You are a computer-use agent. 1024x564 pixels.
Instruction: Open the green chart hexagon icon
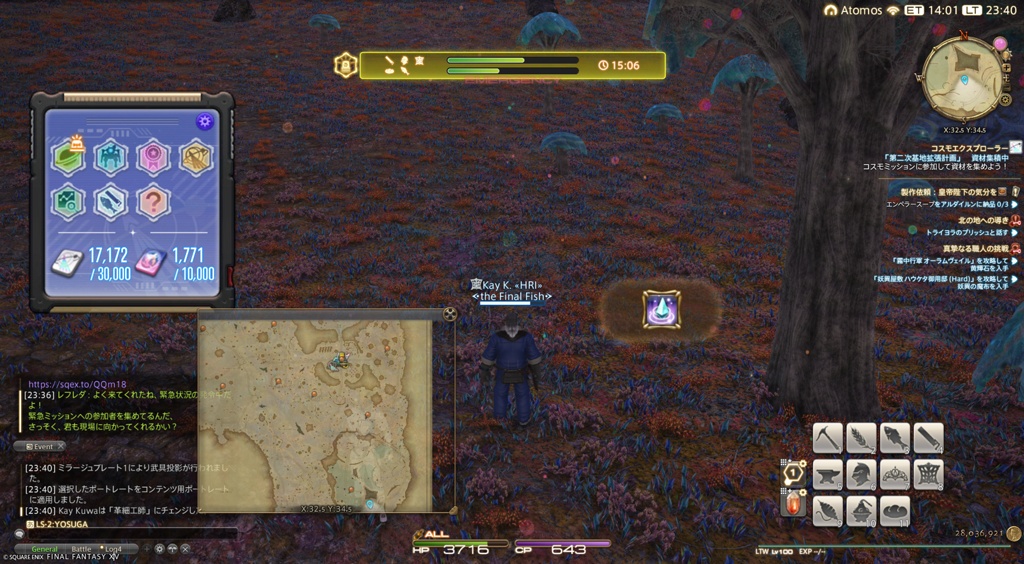pos(68,201)
